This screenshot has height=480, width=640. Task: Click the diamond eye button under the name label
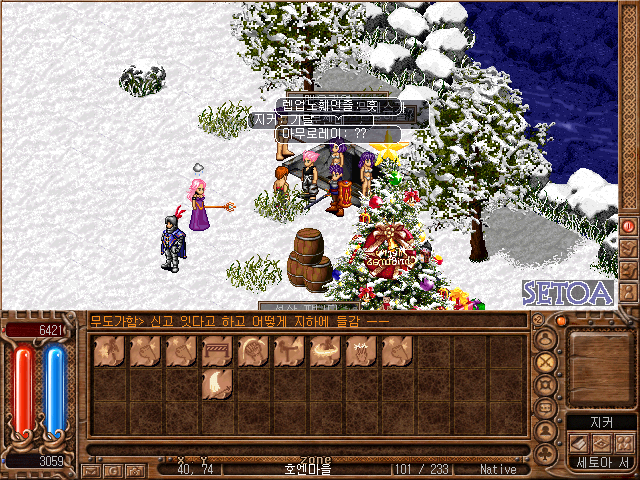(599, 443)
